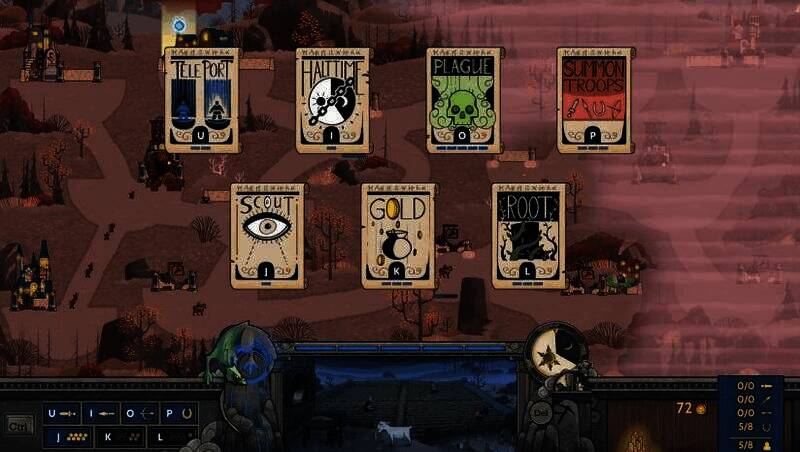Viewport: 800px width, 452px height.
Task: Activate the horseshoe button labeled P
Action: click(x=176, y=412)
